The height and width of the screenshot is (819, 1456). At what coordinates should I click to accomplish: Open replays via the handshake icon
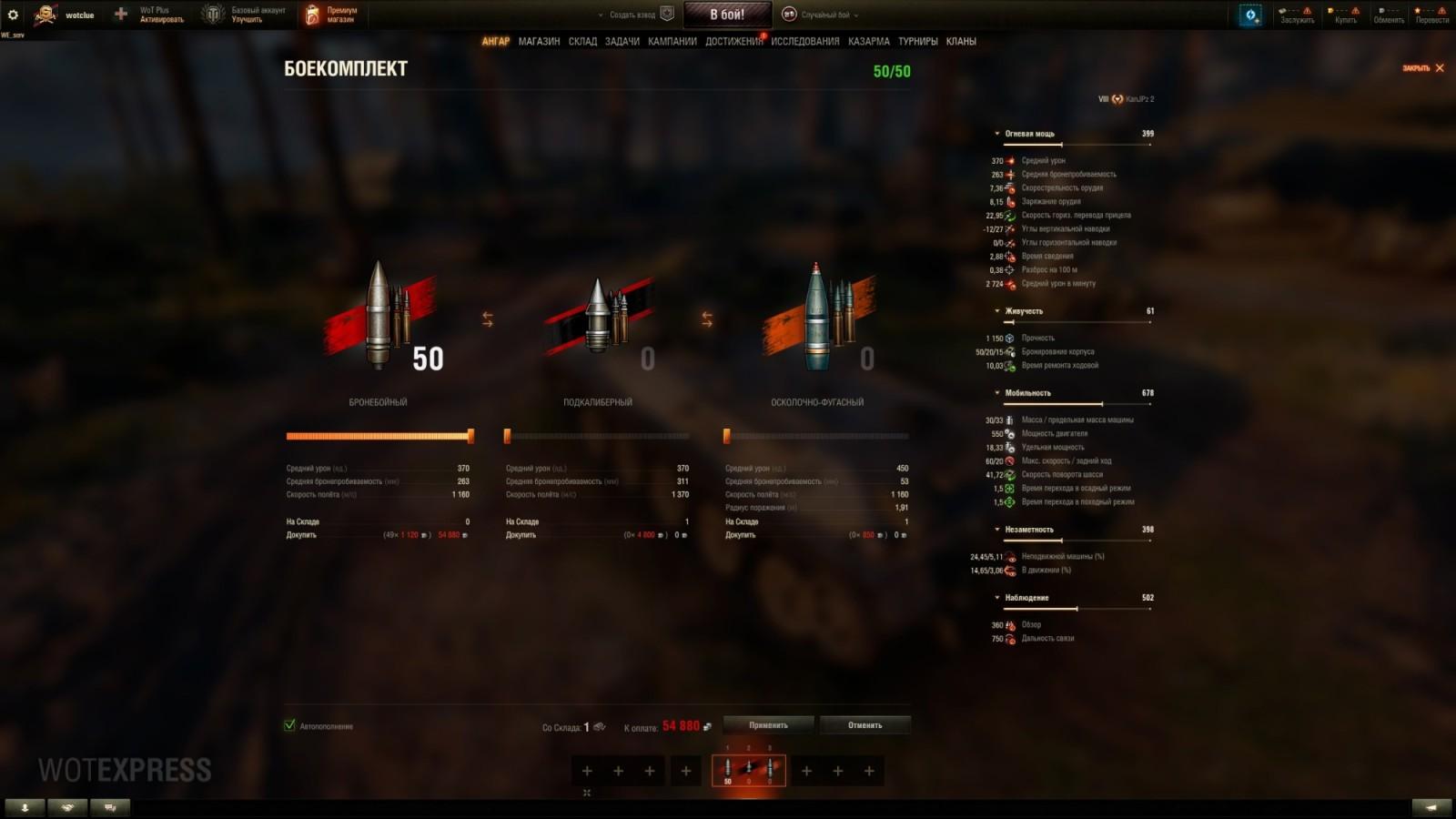(65, 806)
